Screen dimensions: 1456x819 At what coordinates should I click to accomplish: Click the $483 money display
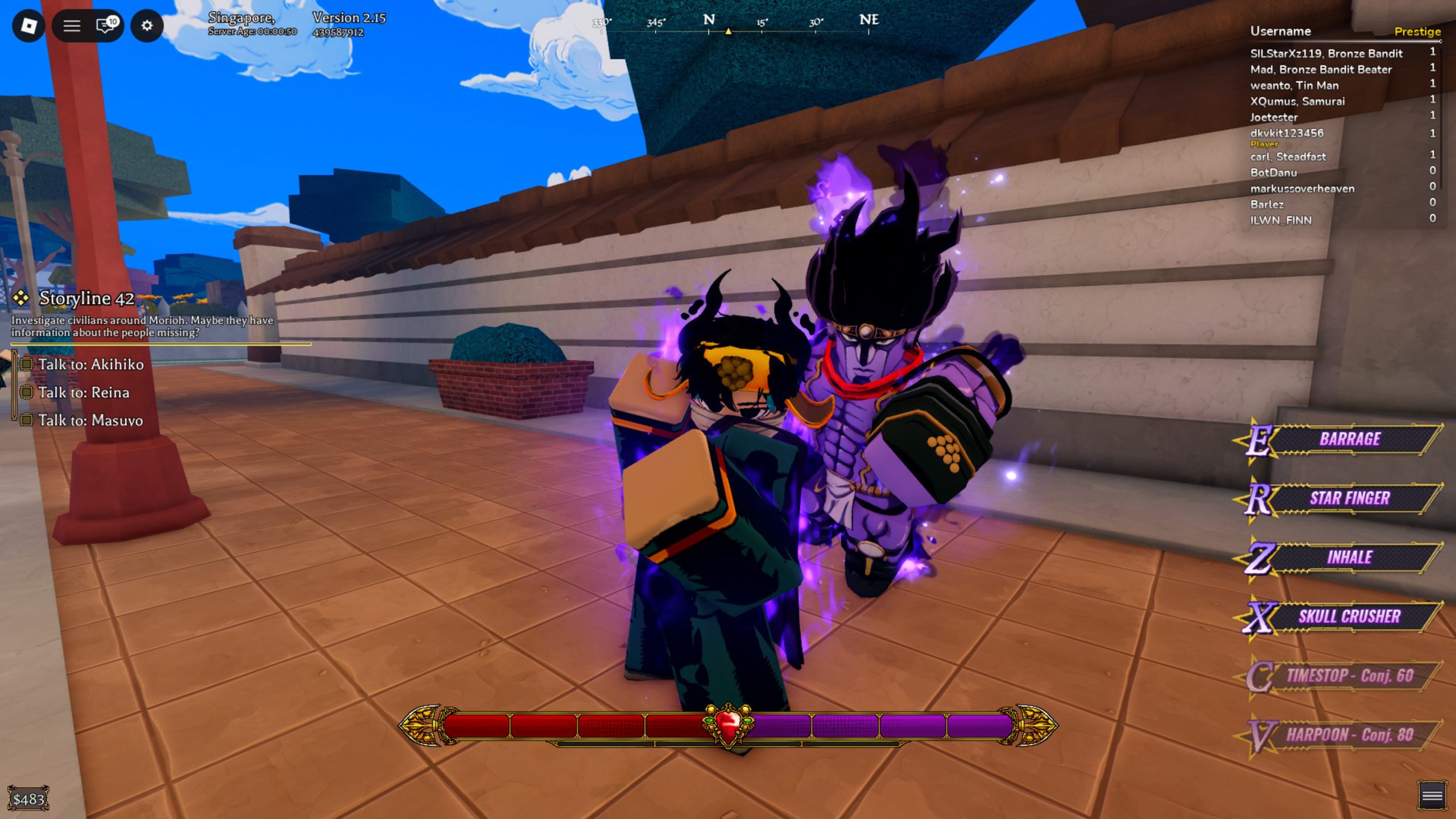click(x=28, y=799)
